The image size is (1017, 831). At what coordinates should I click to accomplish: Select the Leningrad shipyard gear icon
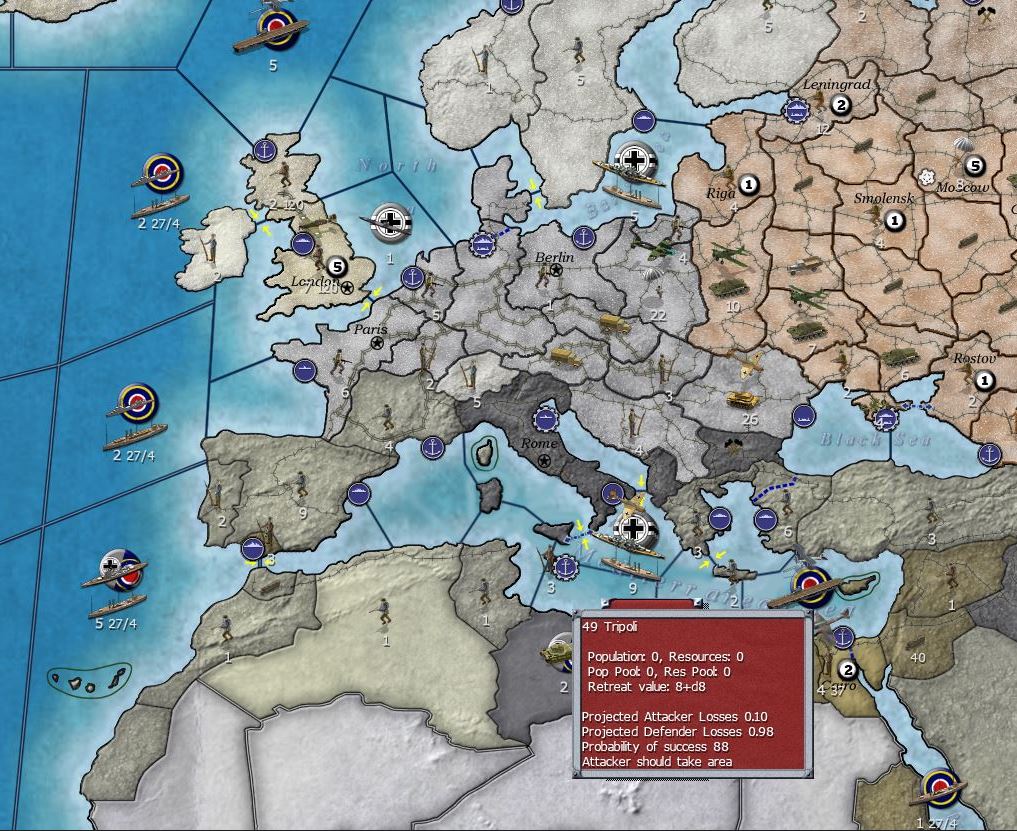point(797,111)
